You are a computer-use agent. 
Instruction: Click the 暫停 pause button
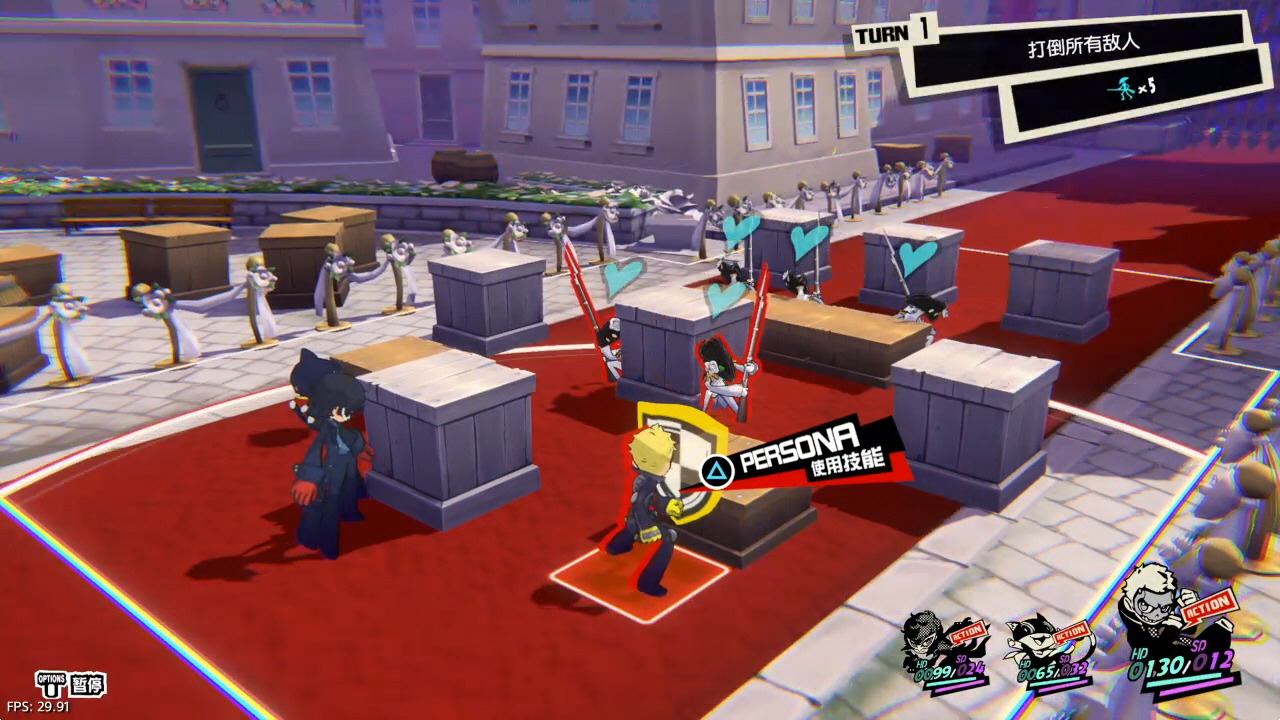point(86,685)
